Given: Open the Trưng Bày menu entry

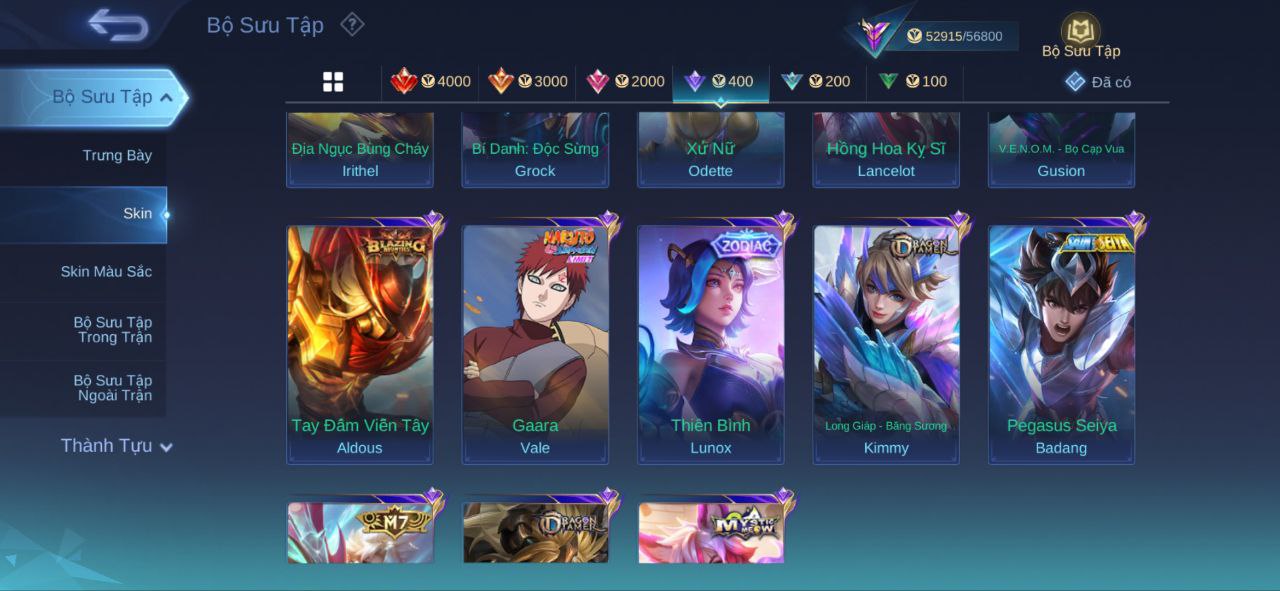Looking at the screenshot, I should (x=117, y=156).
